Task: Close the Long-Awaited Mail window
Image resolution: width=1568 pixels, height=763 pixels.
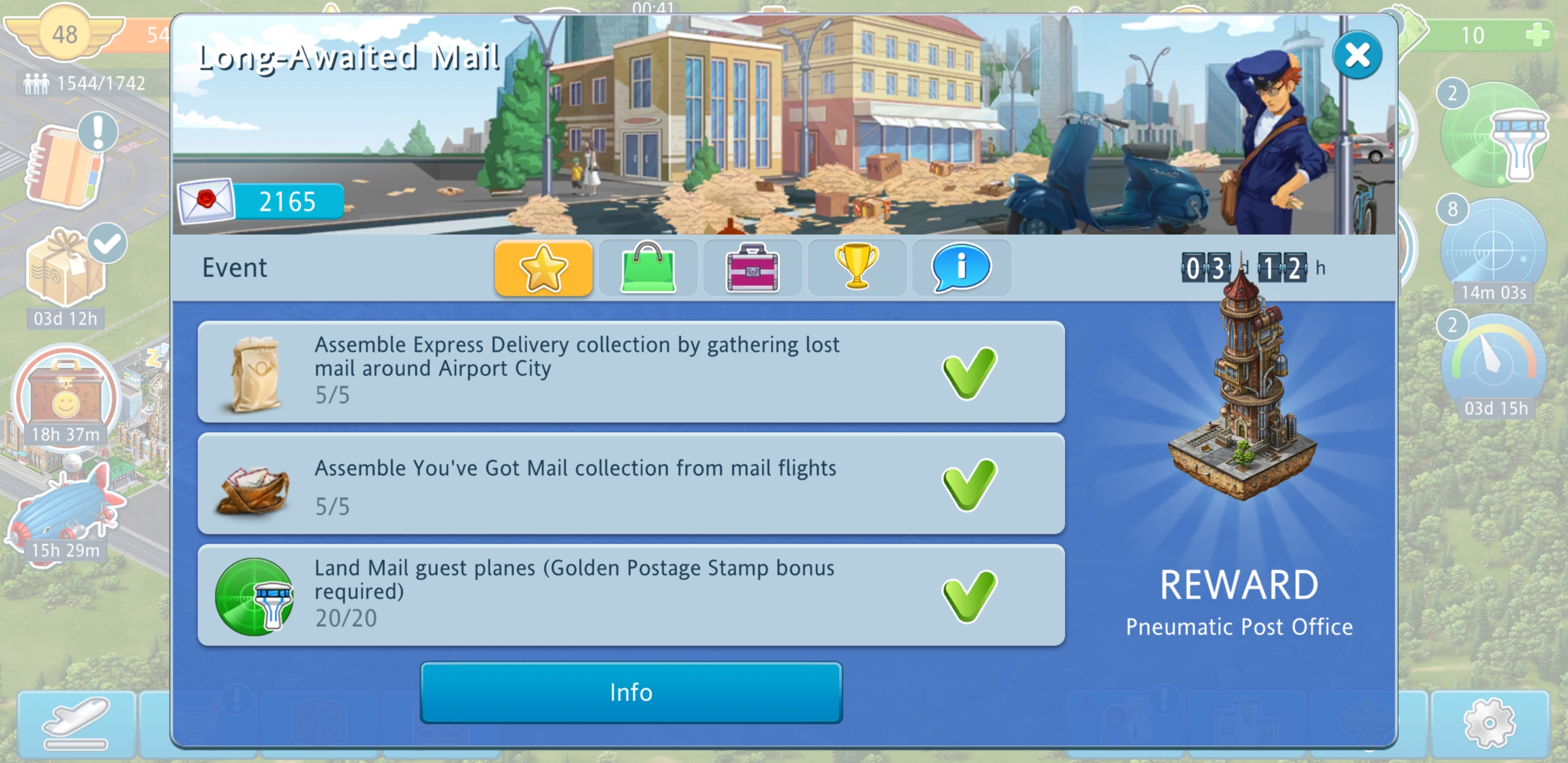Action: pos(1356,56)
